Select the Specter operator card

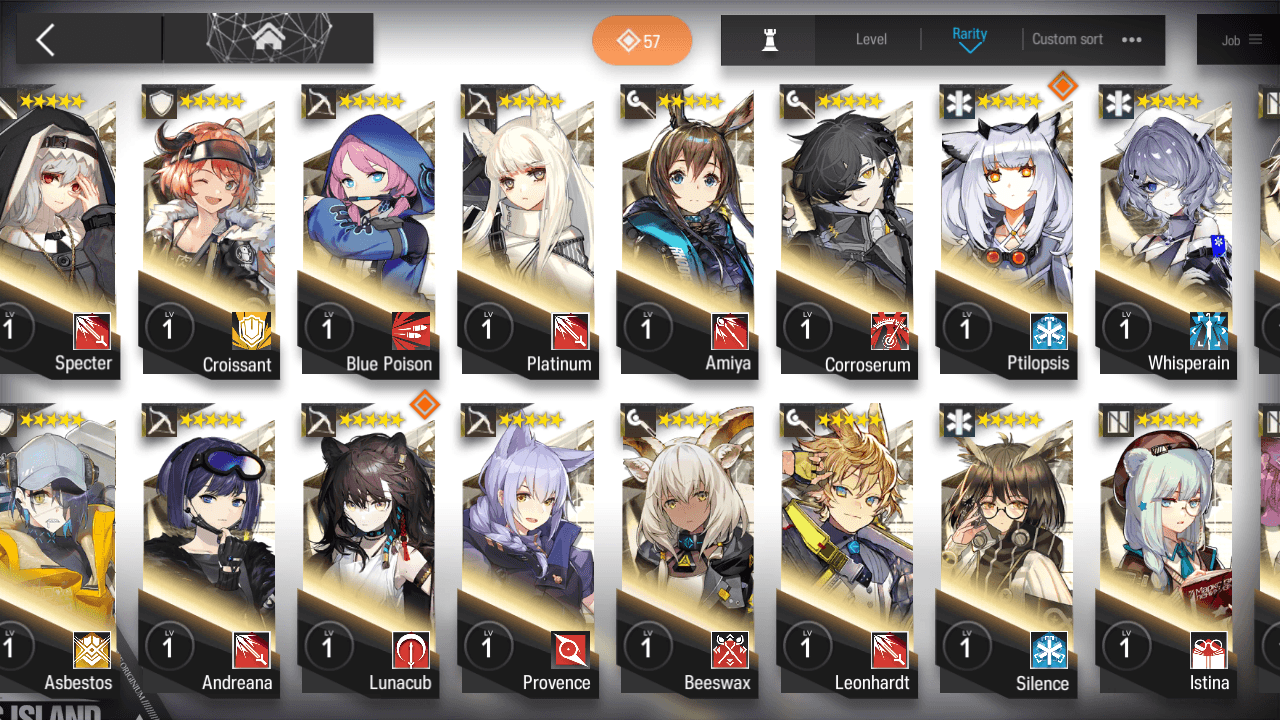(58, 230)
